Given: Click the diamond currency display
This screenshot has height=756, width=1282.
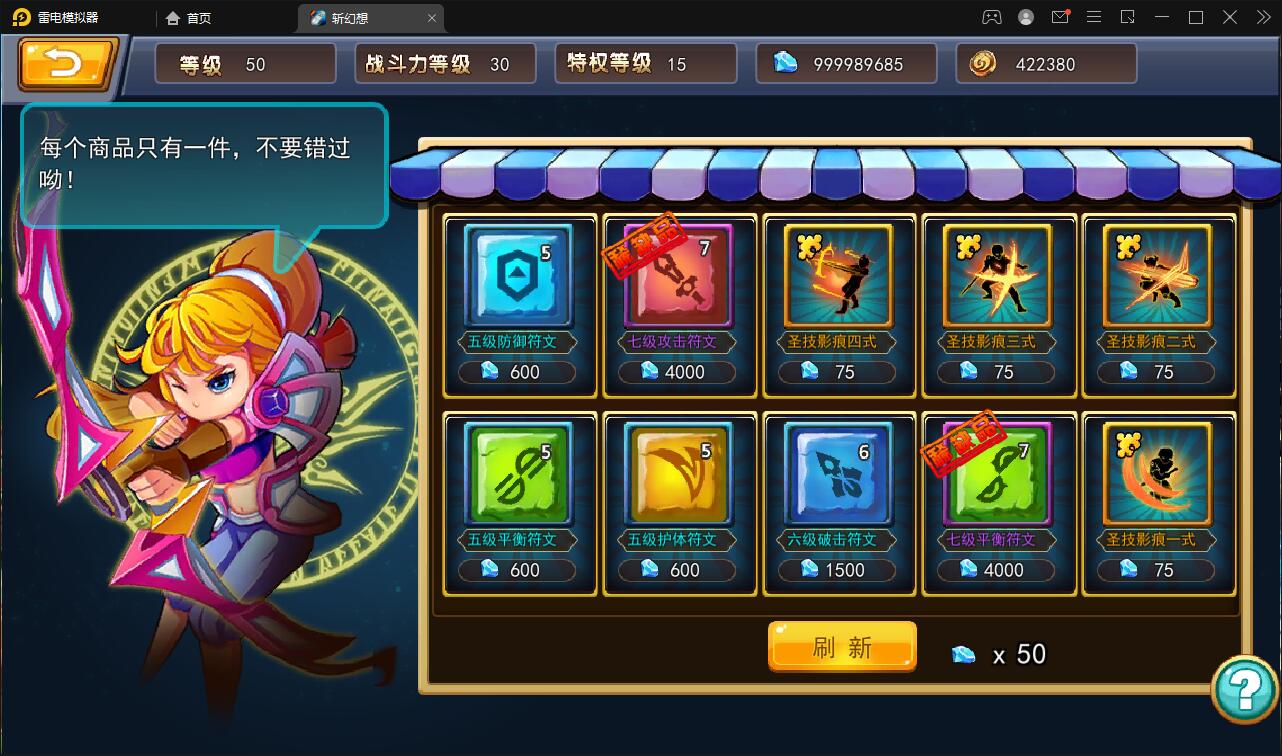Looking at the screenshot, I should (x=846, y=63).
